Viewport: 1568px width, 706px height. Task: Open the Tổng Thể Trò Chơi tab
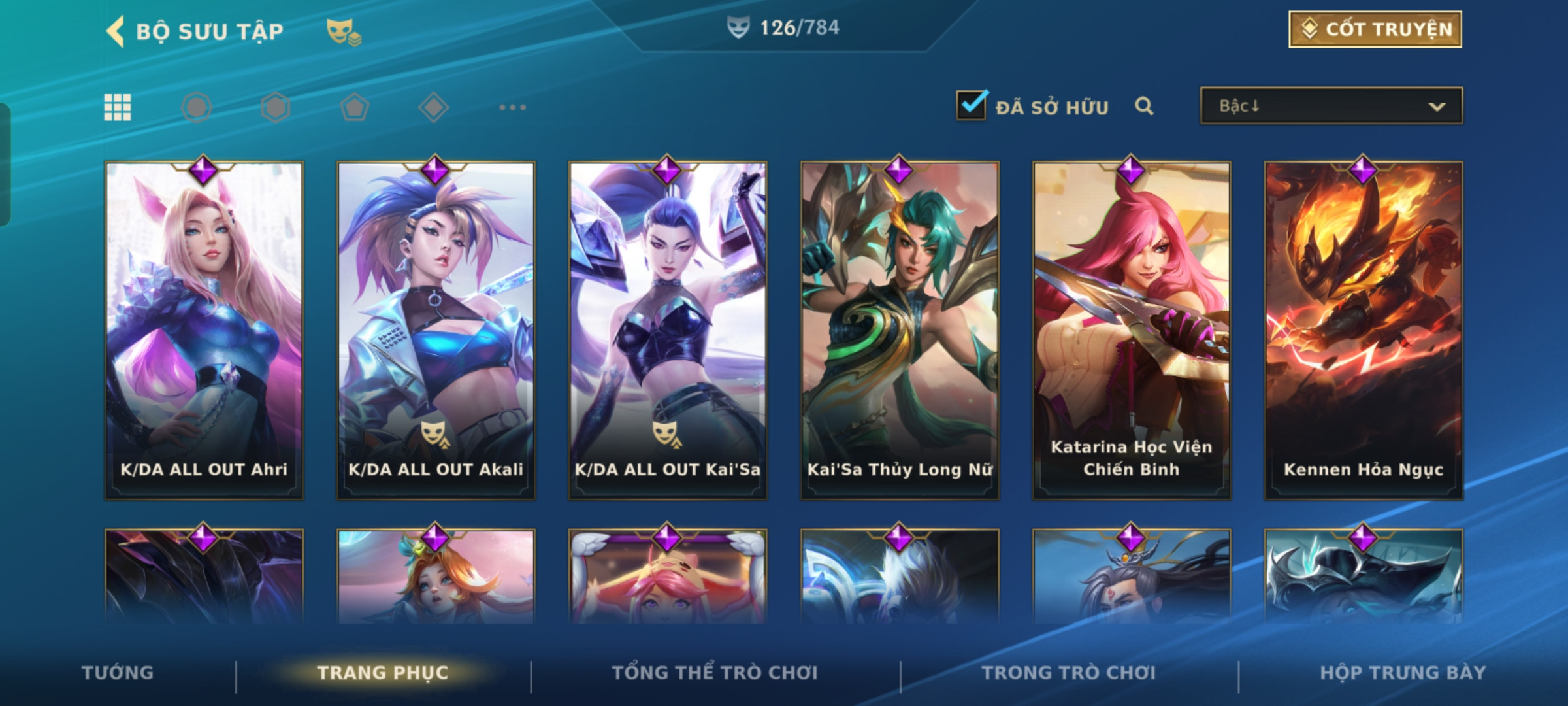(715, 673)
